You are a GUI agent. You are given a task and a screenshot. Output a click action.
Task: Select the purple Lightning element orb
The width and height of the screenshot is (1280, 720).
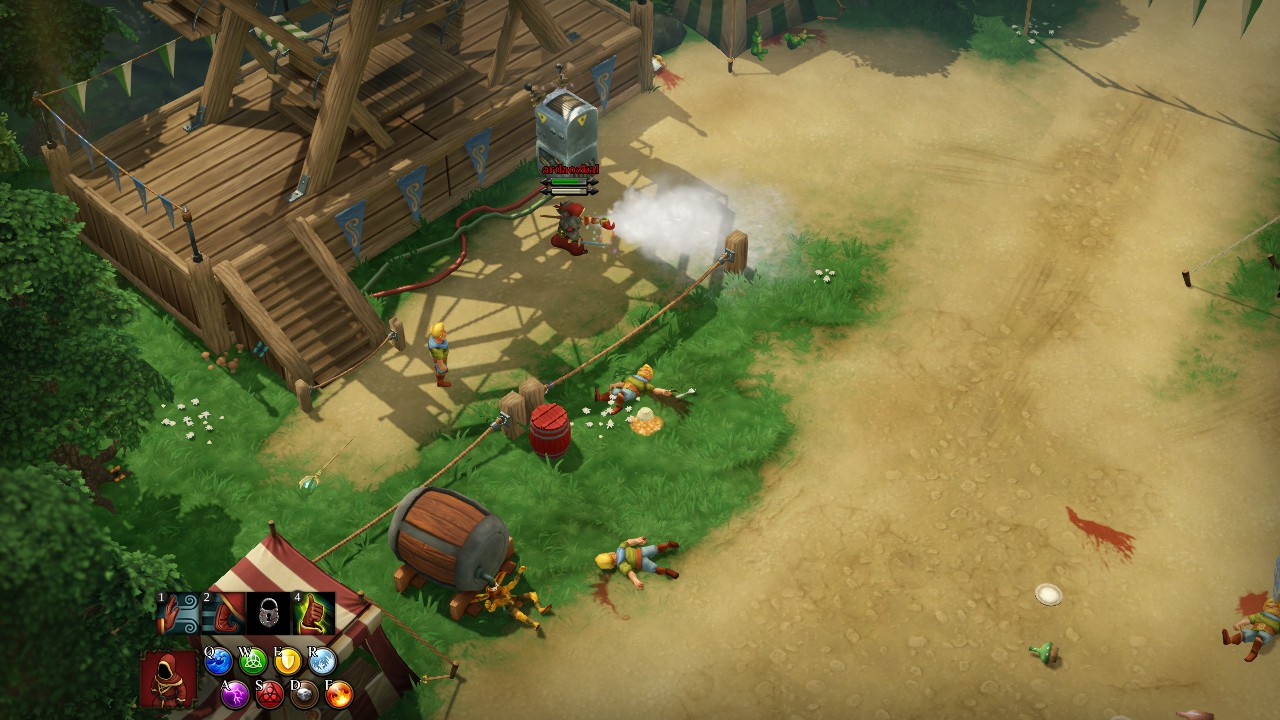coord(235,694)
